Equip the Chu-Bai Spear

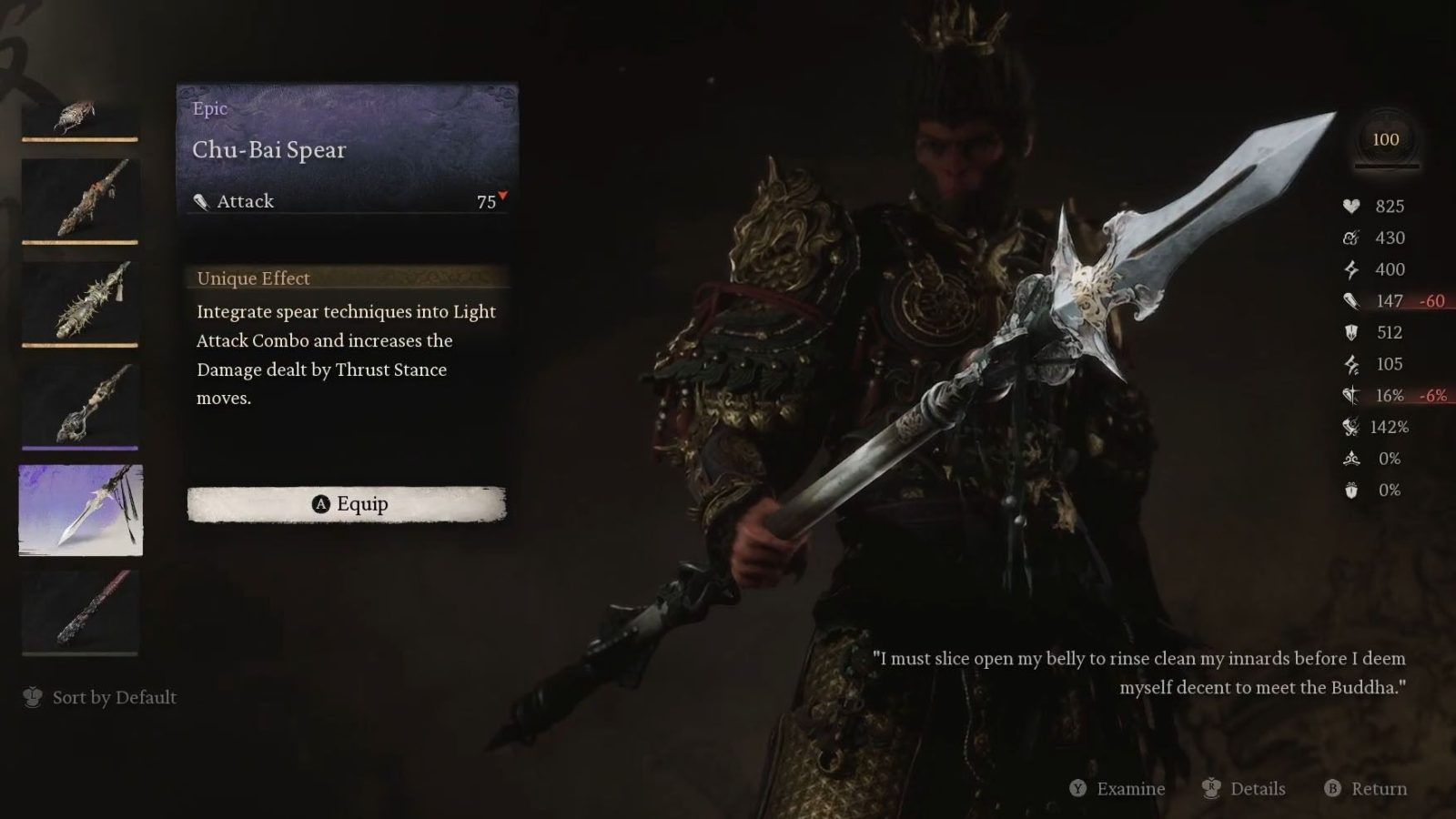tap(347, 504)
